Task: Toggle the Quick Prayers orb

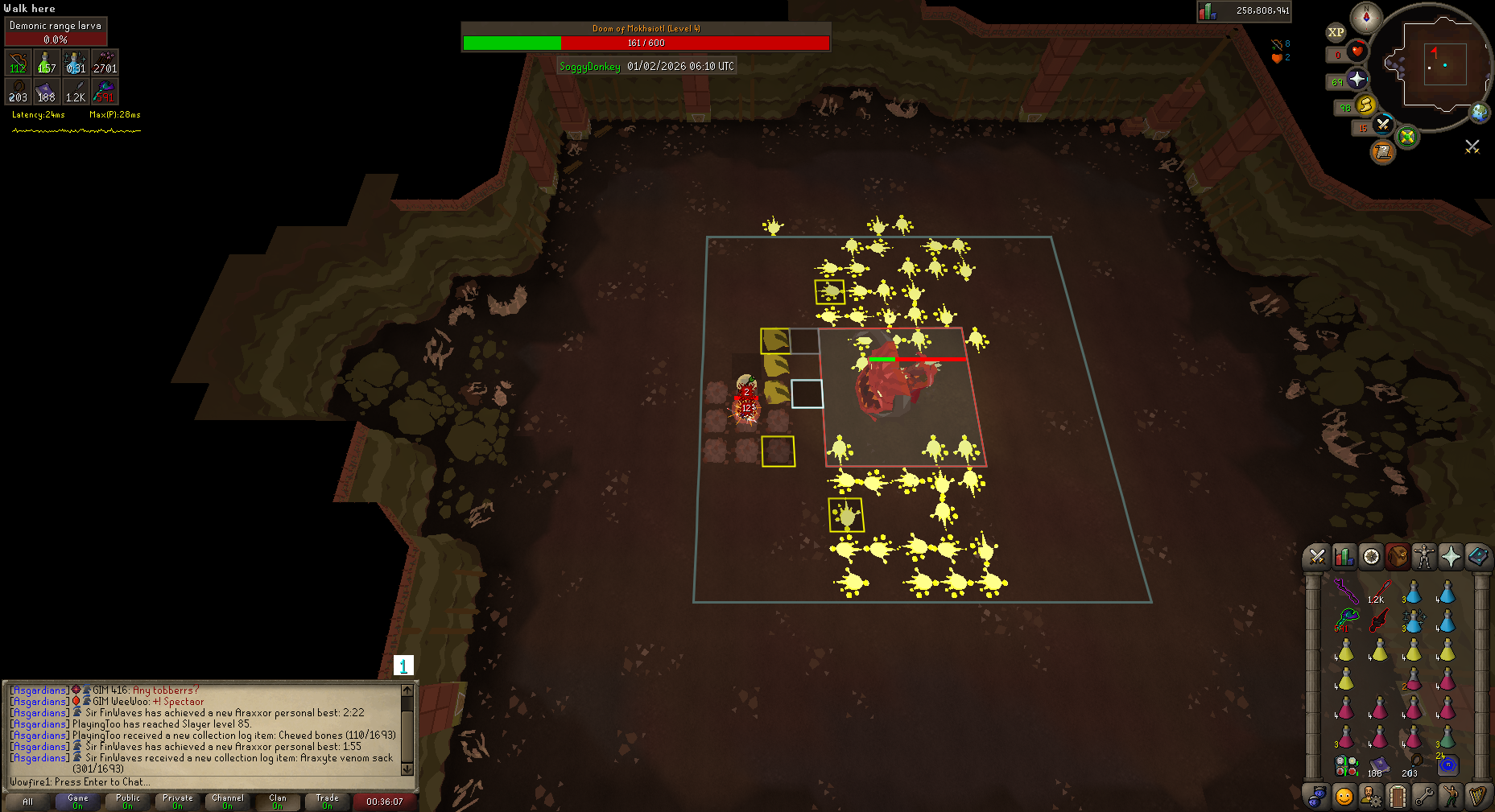Action: pyautogui.click(x=1357, y=79)
